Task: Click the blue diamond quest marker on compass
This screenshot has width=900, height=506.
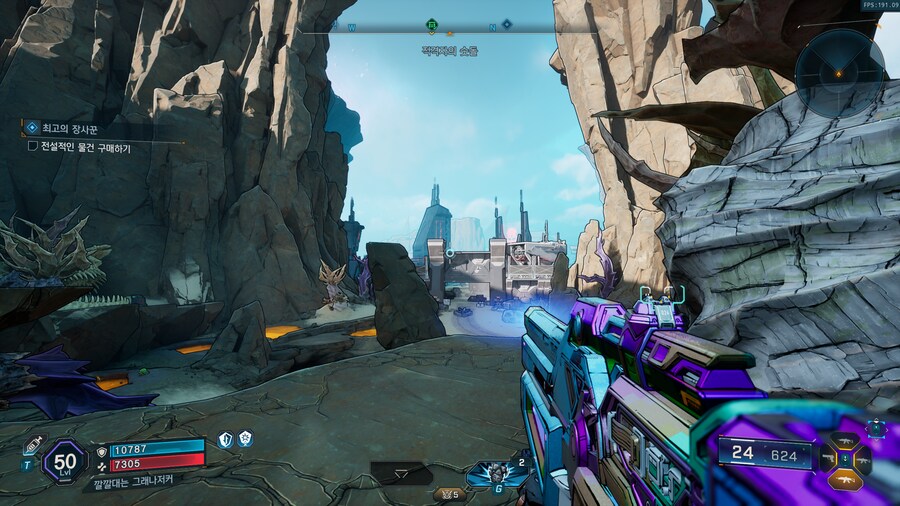Action: pos(506,24)
